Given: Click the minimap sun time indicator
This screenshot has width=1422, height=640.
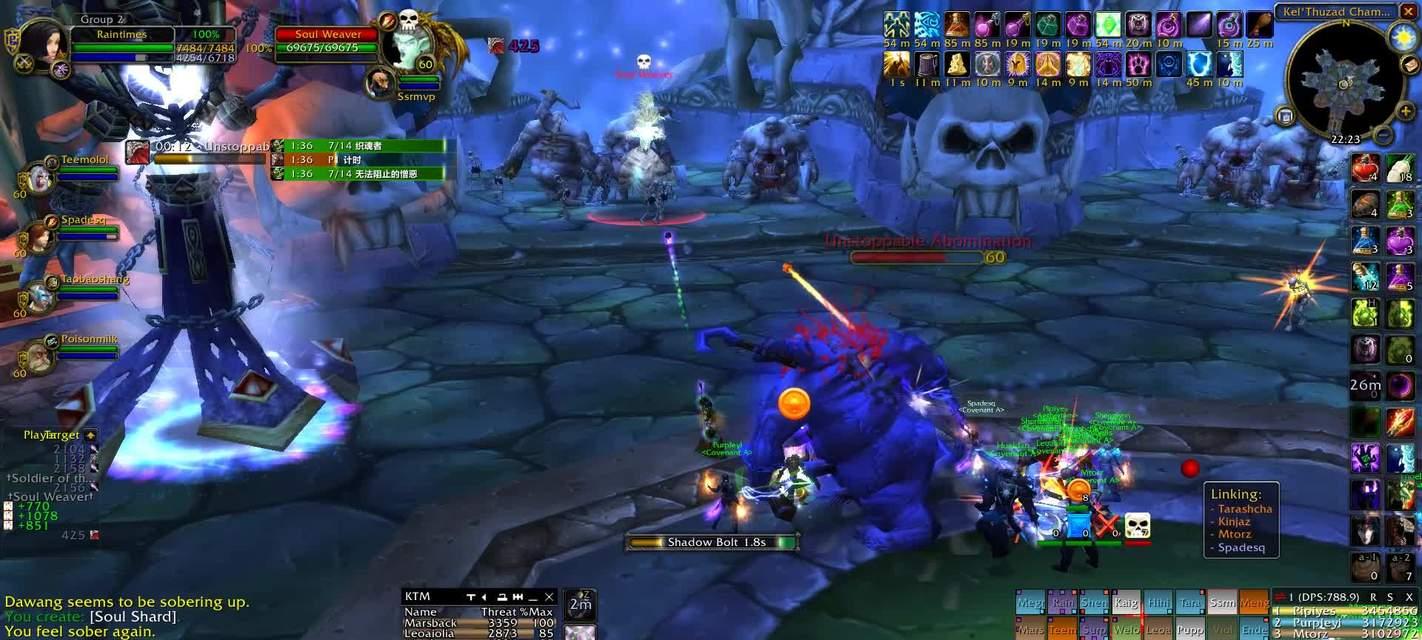Looking at the screenshot, I should pyautogui.click(x=1403, y=38).
